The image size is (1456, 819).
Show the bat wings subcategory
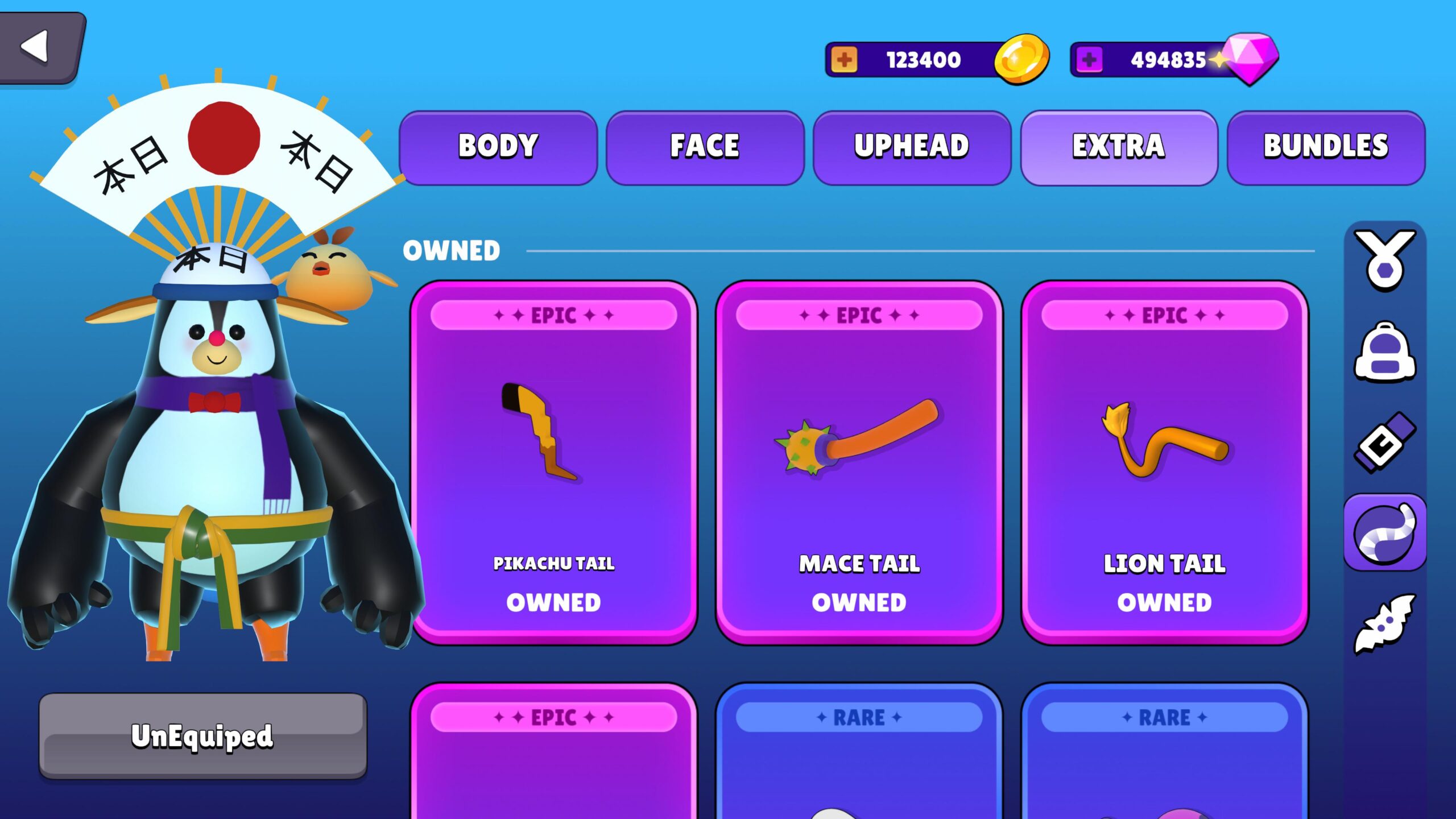coord(1384,624)
